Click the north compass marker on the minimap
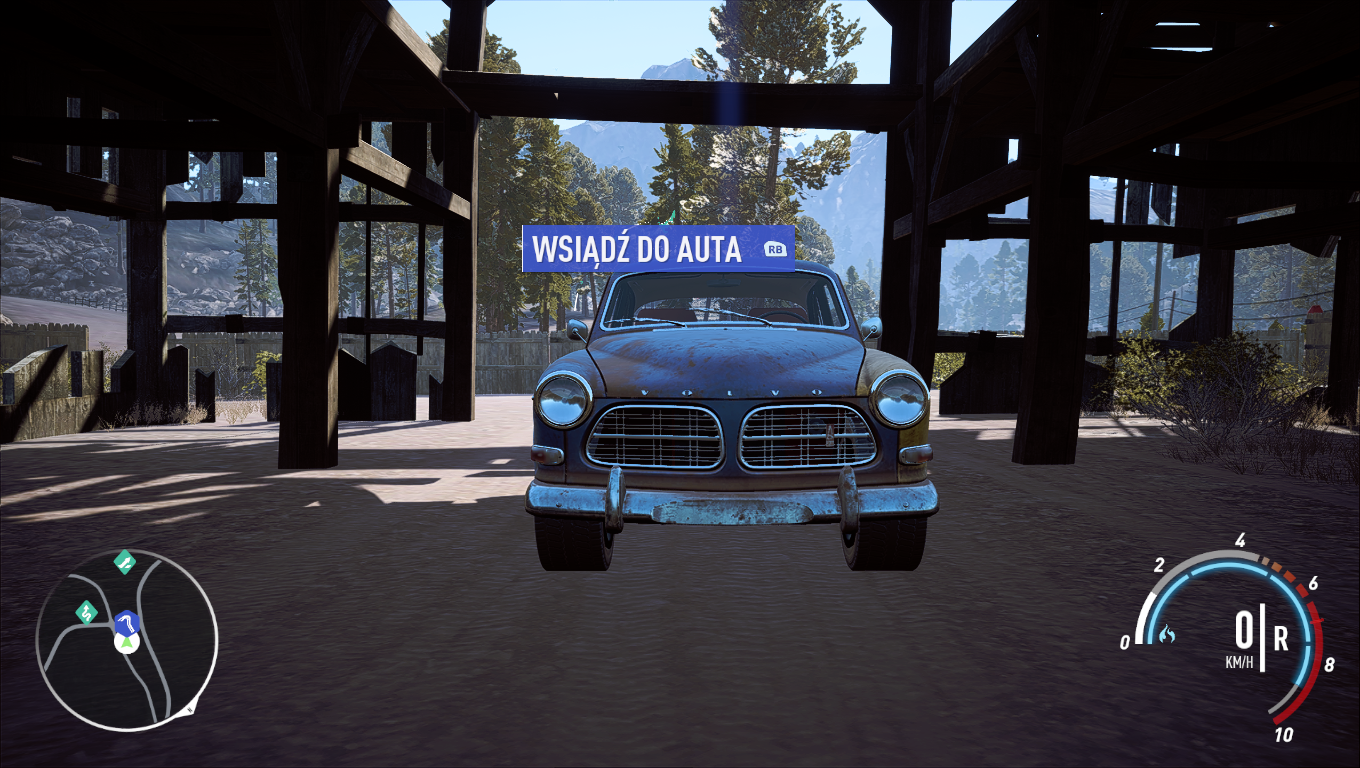 pyautogui.click(x=190, y=708)
